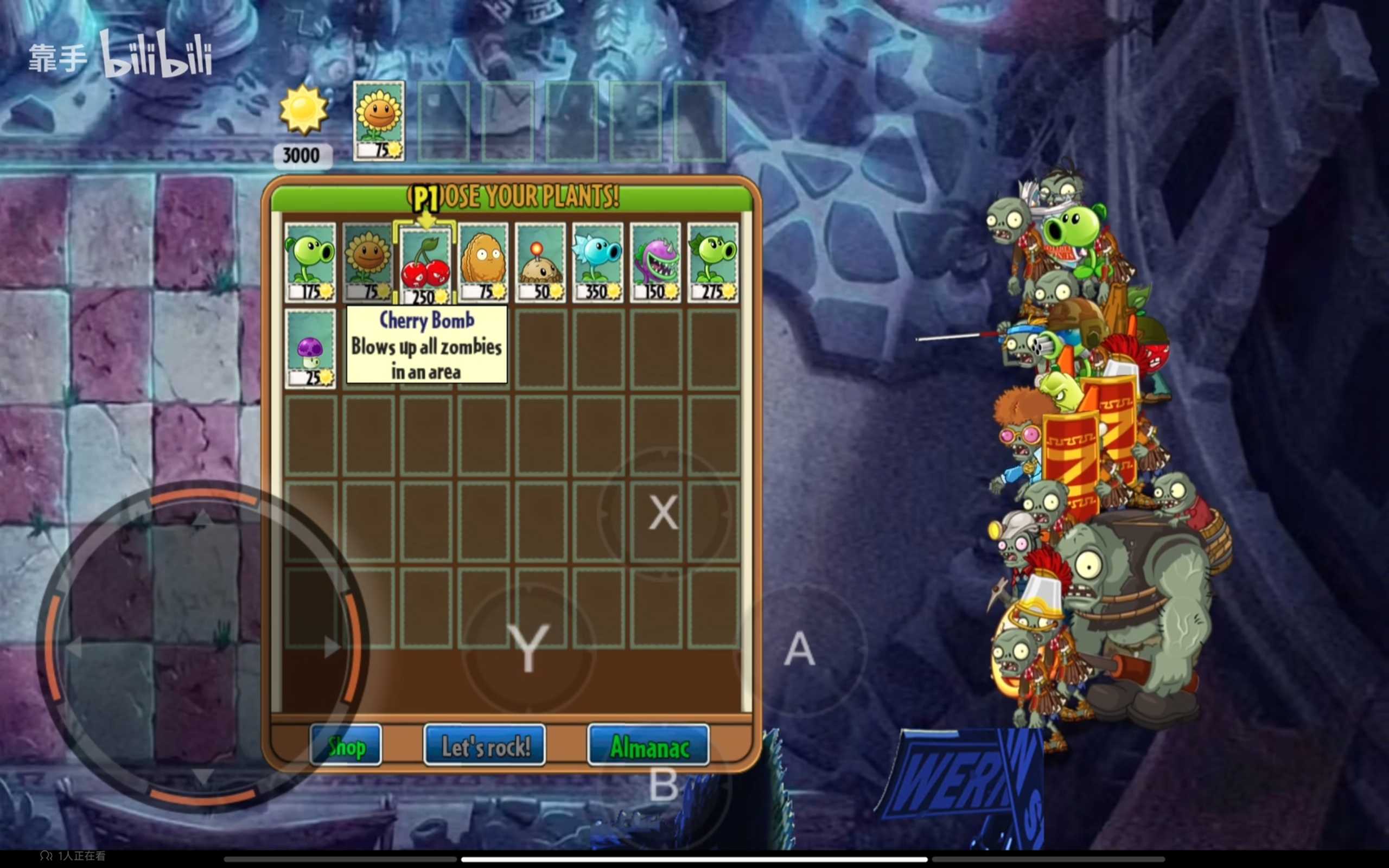Tap the virtual A button overlay

800,650
